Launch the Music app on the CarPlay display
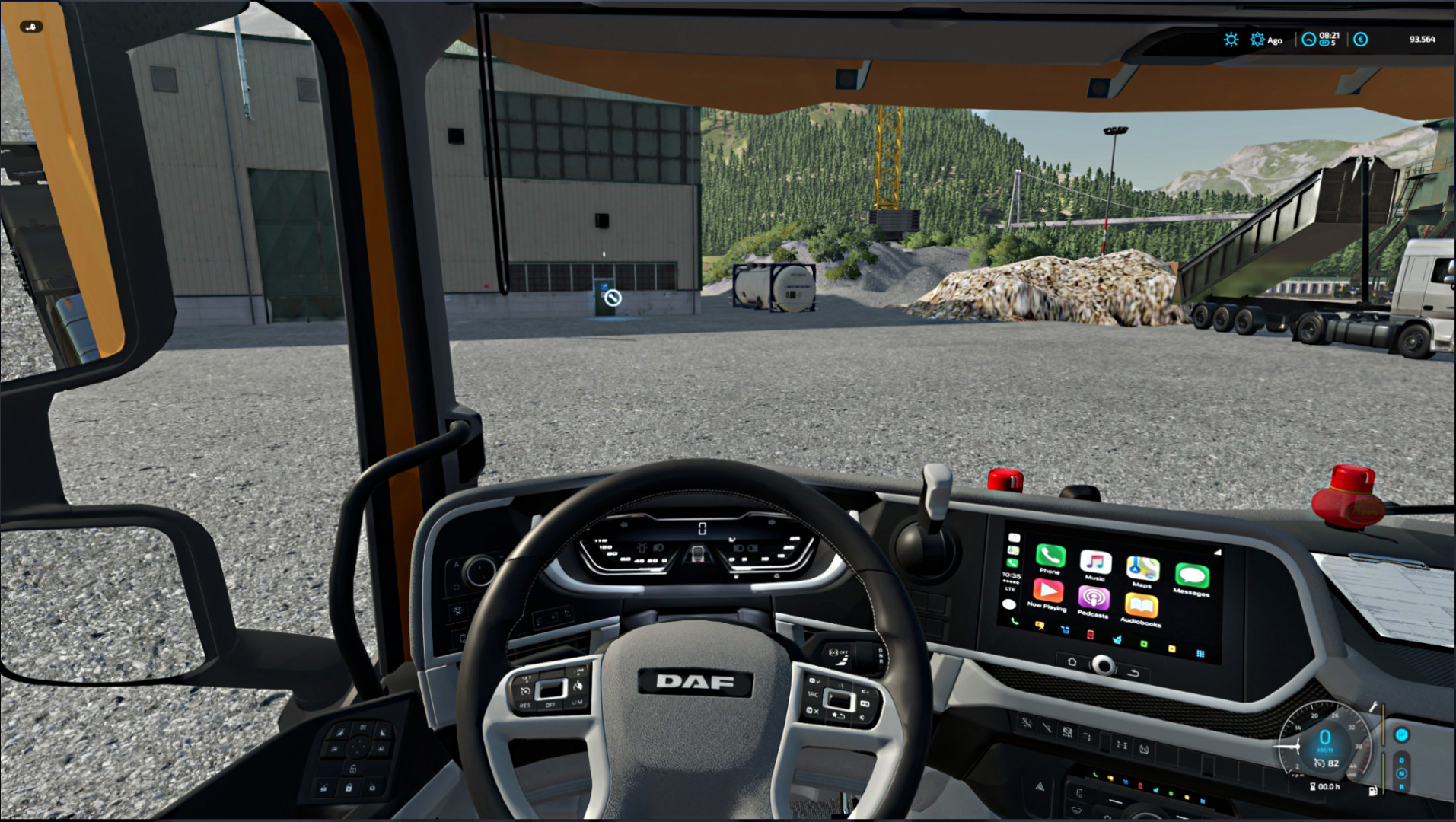The width and height of the screenshot is (1456, 822). [1094, 563]
